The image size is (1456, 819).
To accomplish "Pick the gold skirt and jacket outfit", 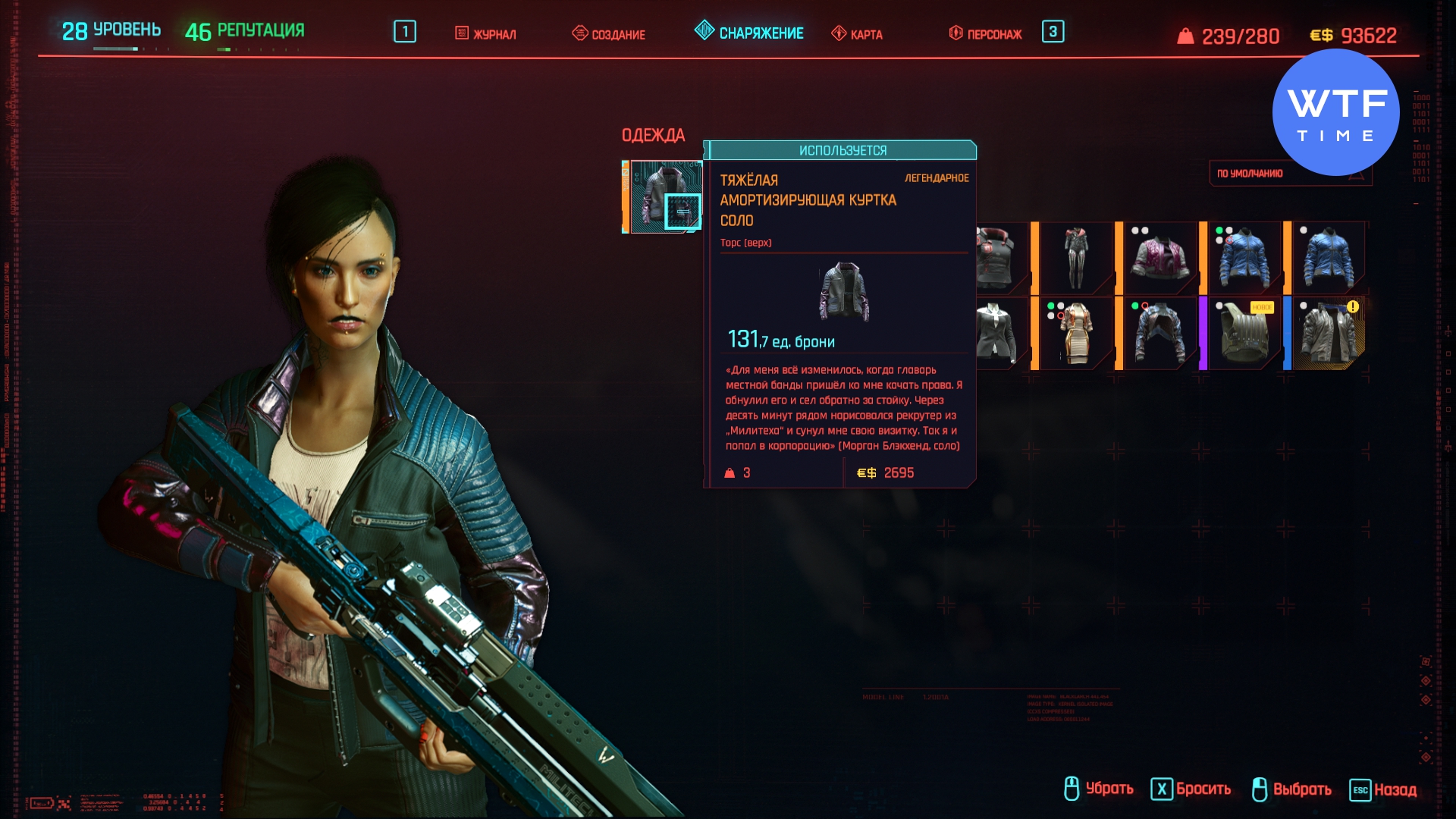I will point(1076,334).
